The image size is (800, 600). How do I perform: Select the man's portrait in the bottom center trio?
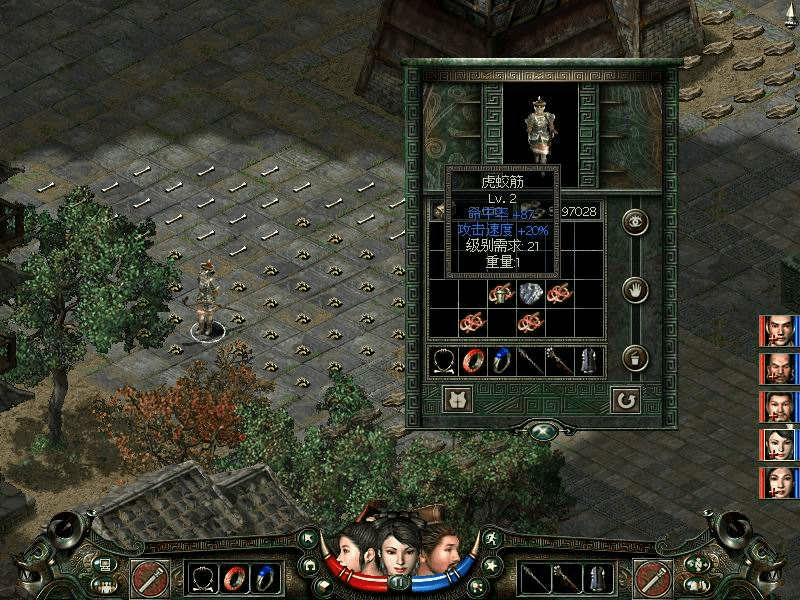(438, 548)
